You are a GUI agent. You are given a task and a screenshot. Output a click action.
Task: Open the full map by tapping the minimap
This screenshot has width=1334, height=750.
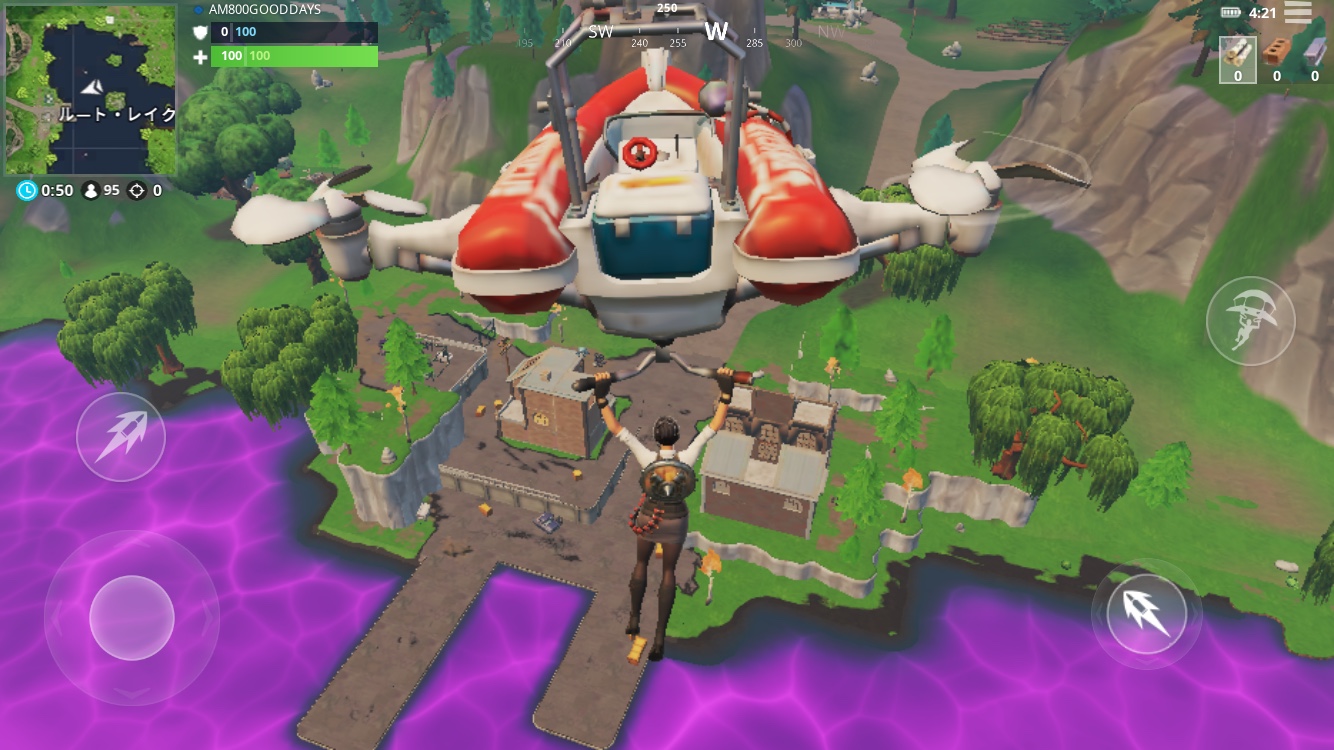[92, 90]
